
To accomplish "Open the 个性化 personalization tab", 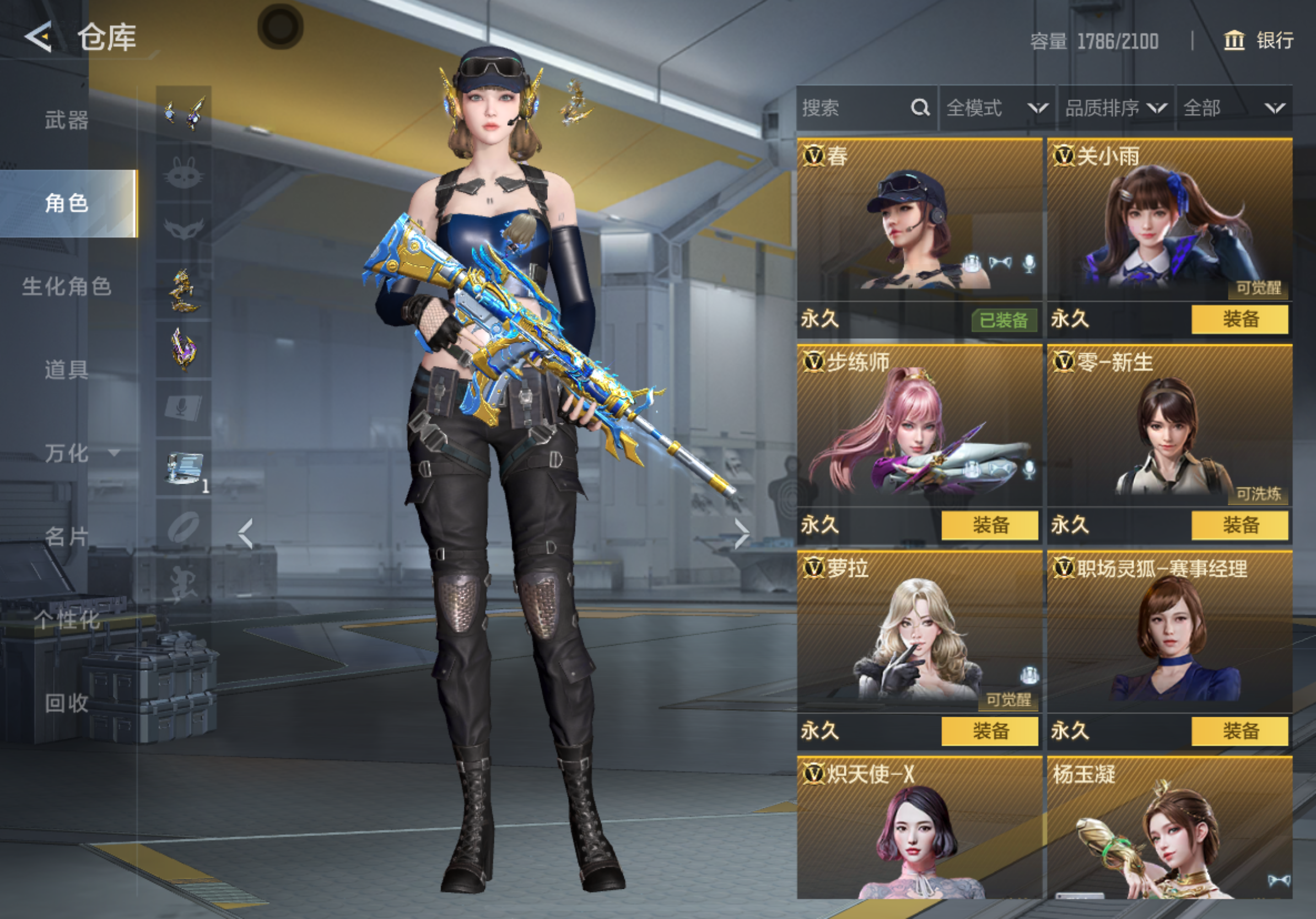I will coord(67,620).
